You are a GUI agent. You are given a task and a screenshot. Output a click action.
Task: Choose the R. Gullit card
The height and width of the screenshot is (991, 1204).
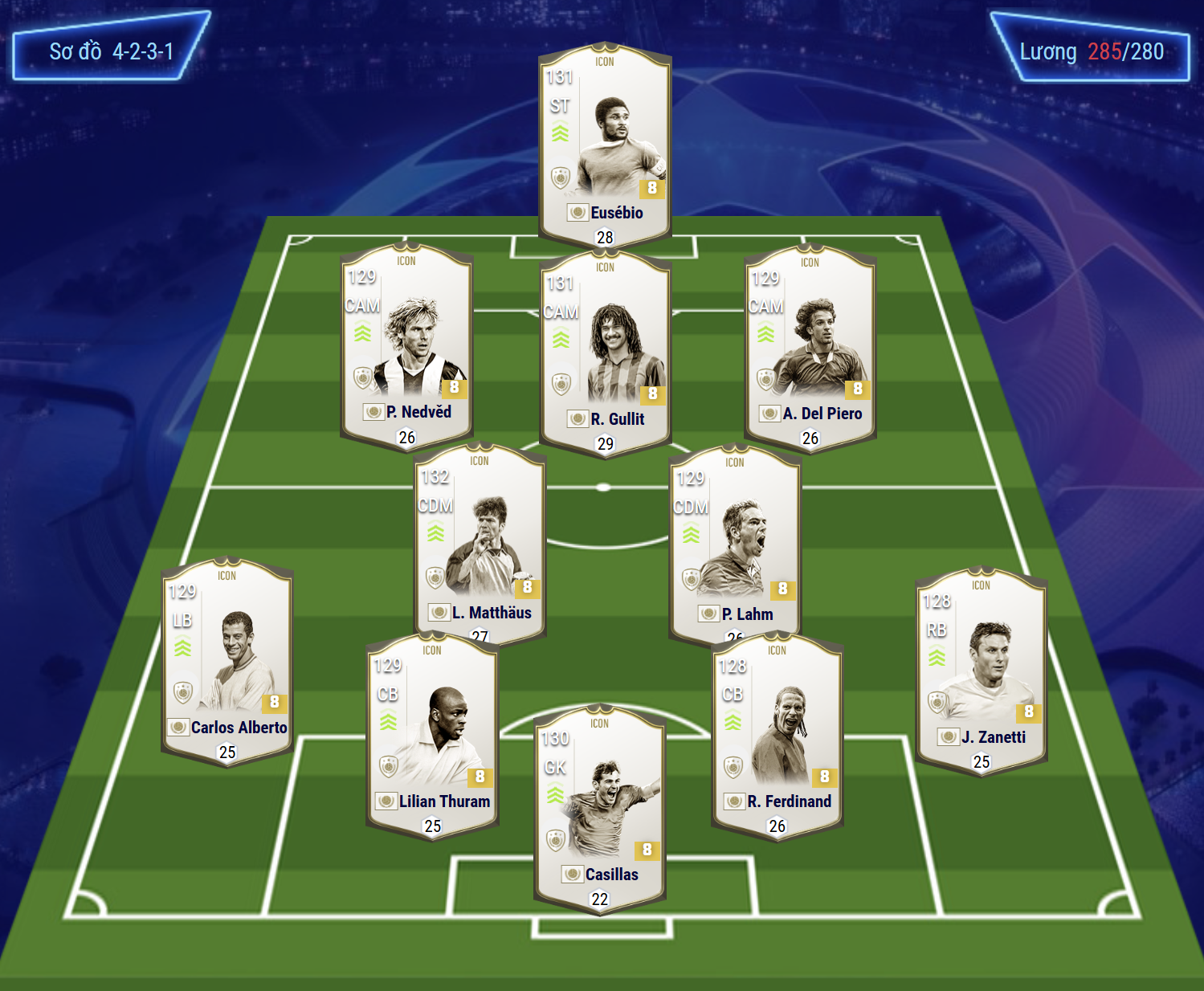tap(605, 352)
